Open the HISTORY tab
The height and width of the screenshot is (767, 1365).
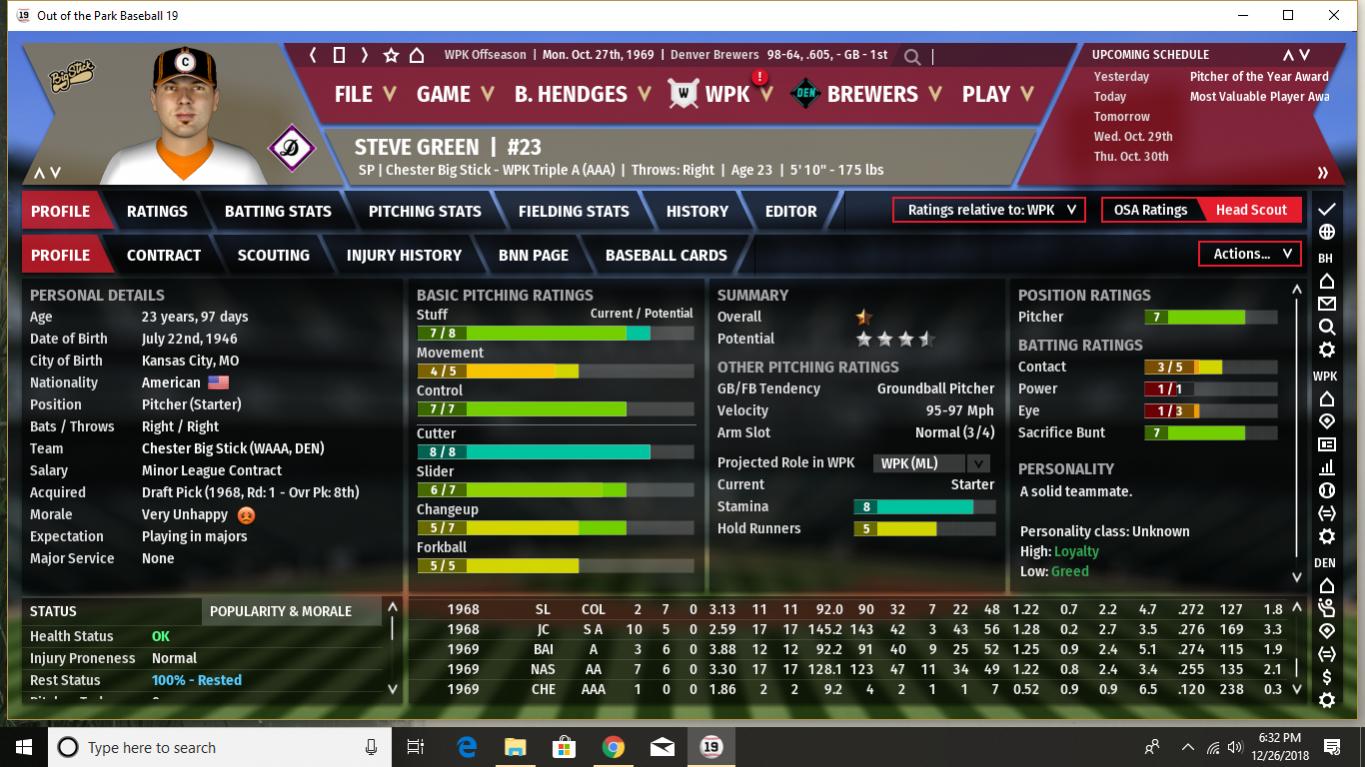coord(697,211)
